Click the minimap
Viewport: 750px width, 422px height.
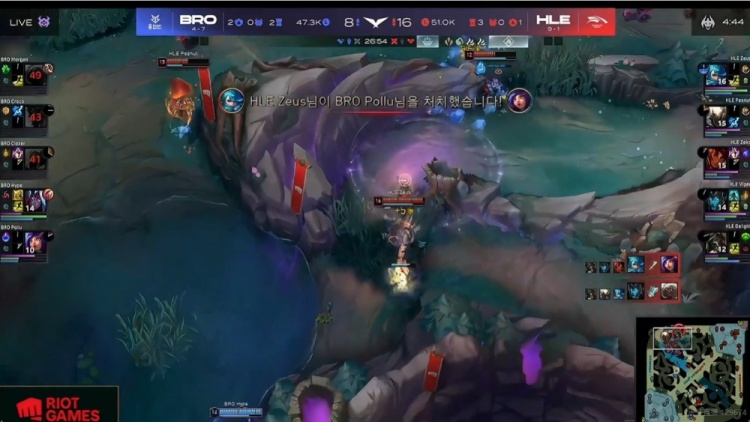coord(692,369)
